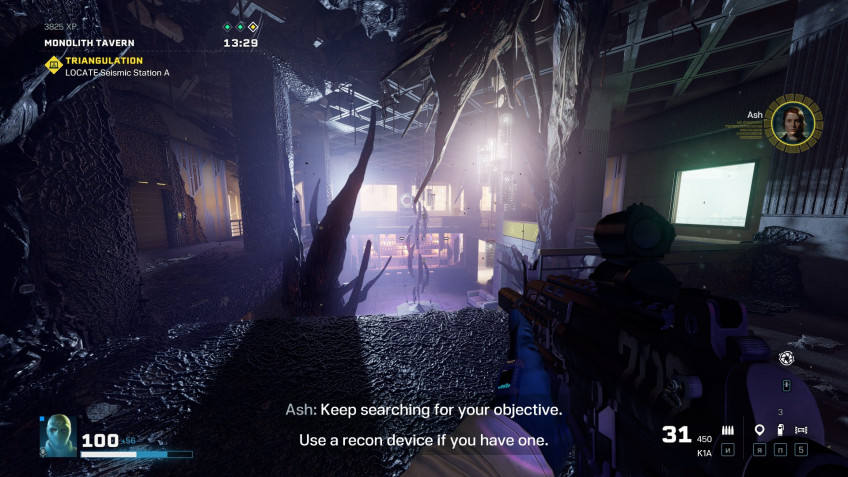Viewport: 848px width, 477px height.
Task: Select the ammo bullets icon
Action: pyautogui.click(x=728, y=430)
